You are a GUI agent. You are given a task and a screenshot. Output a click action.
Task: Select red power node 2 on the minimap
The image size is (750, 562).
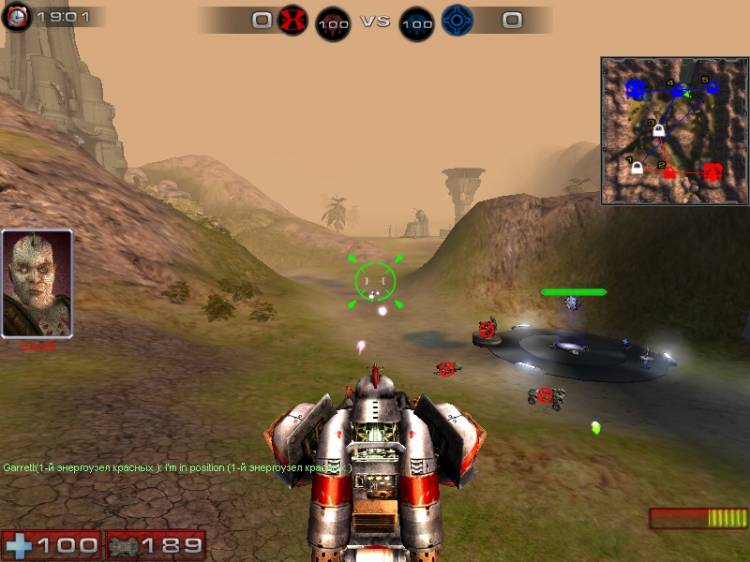pos(669,172)
